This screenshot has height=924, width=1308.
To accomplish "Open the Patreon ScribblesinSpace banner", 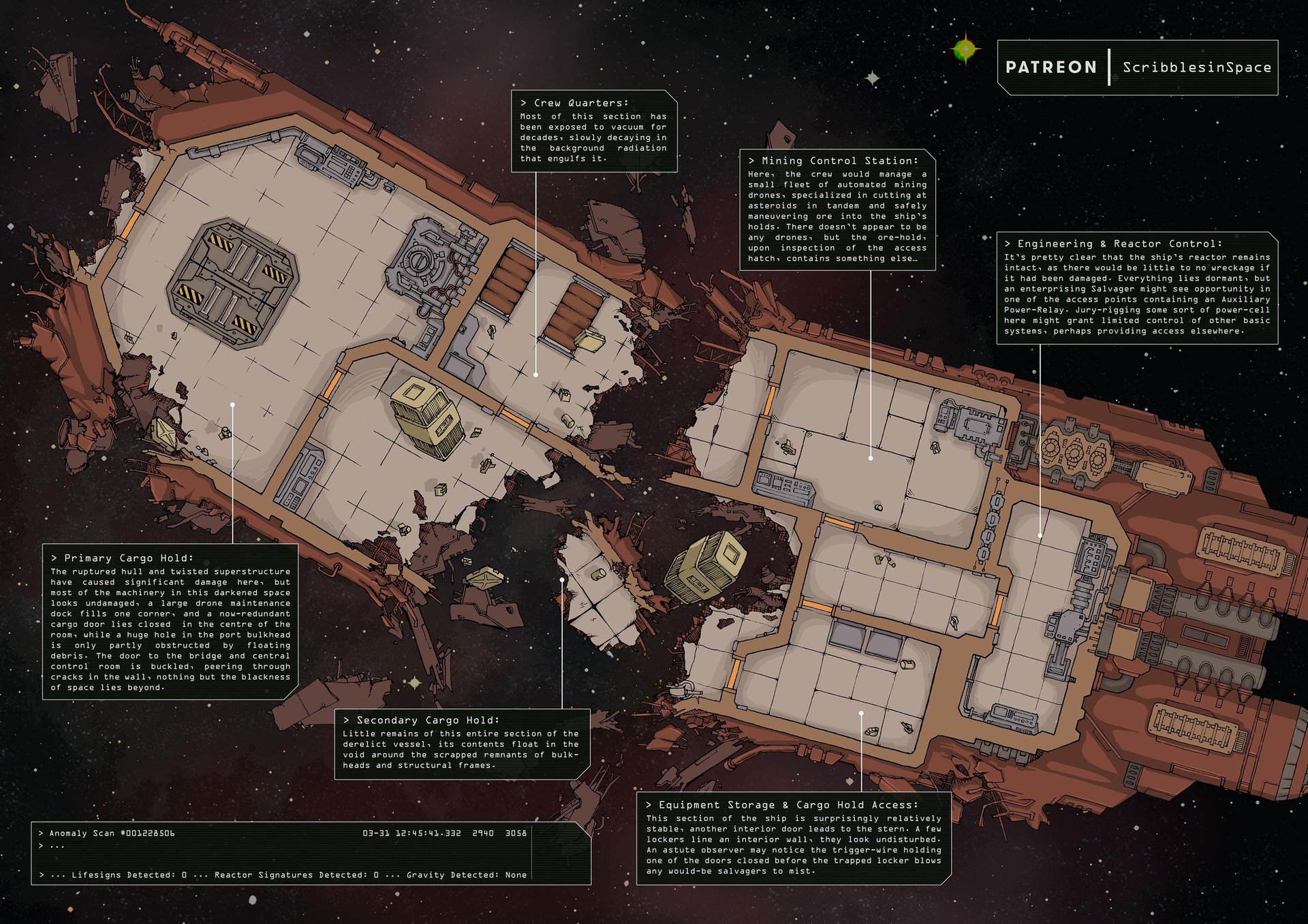I will 1137,67.
